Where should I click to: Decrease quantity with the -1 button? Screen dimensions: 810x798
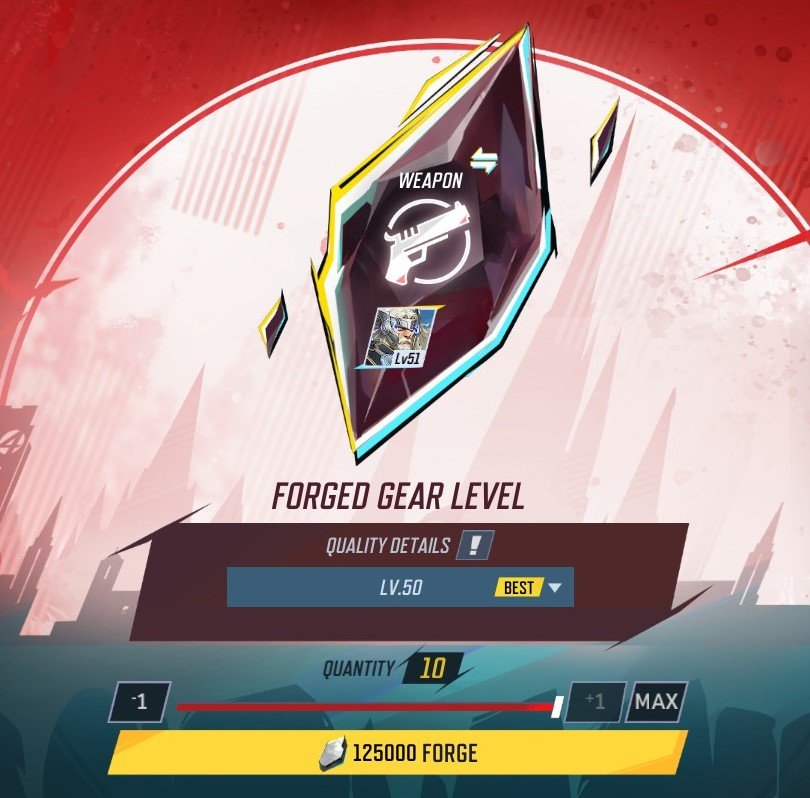point(140,702)
